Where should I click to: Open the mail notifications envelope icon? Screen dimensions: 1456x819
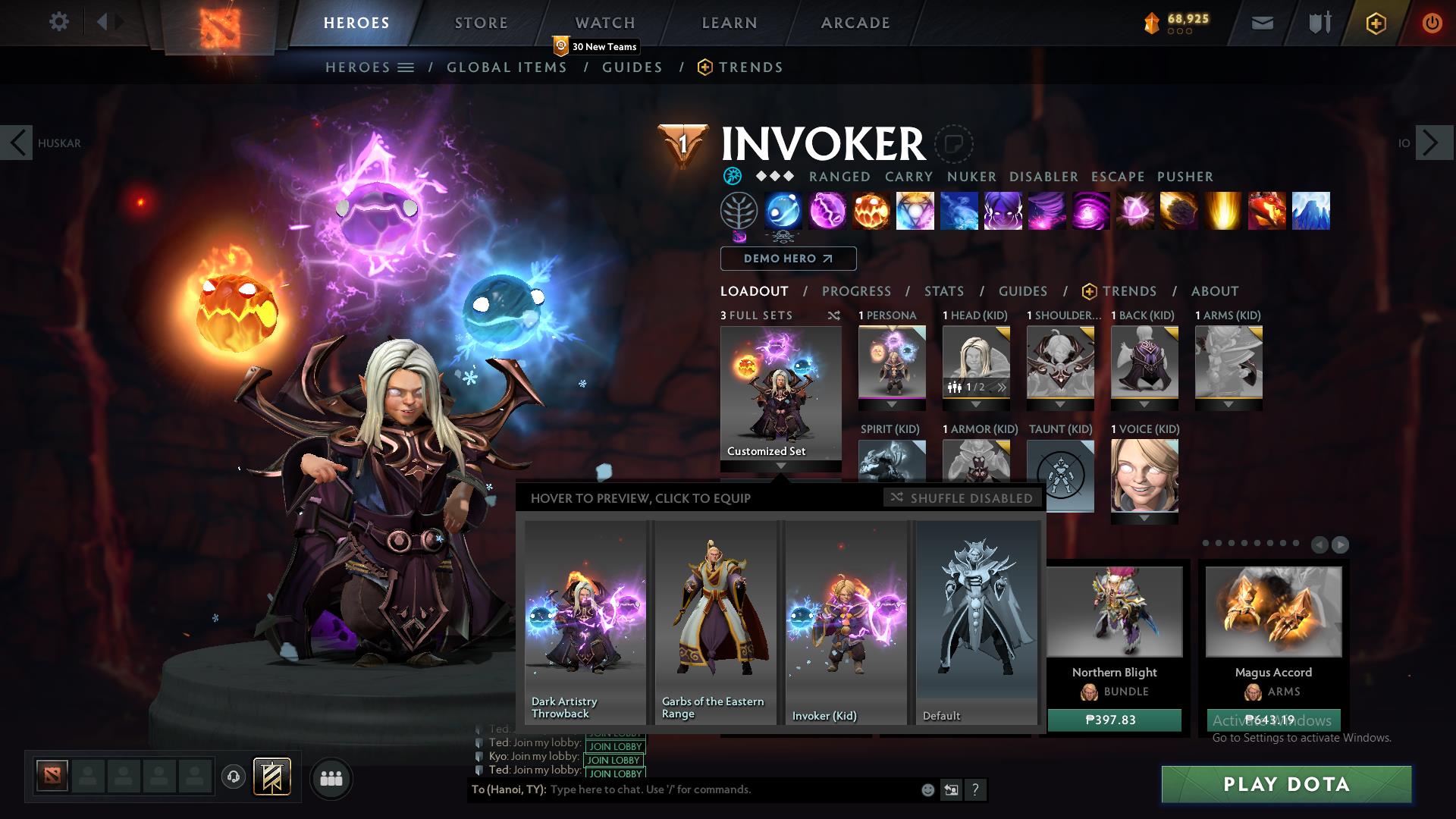click(x=1262, y=23)
